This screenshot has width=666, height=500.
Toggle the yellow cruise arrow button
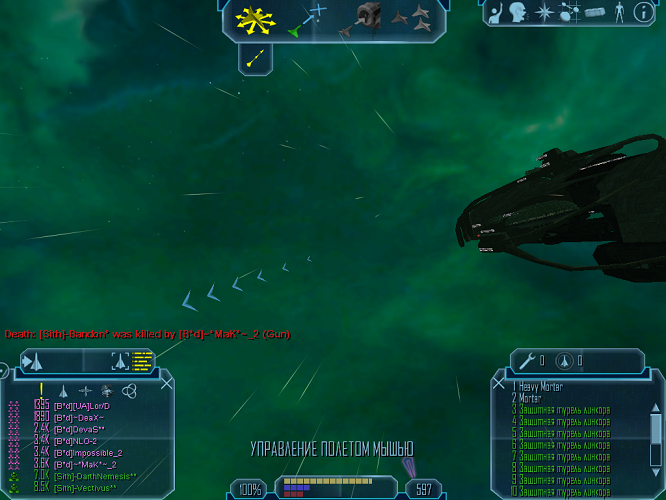(x=255, y=58)
